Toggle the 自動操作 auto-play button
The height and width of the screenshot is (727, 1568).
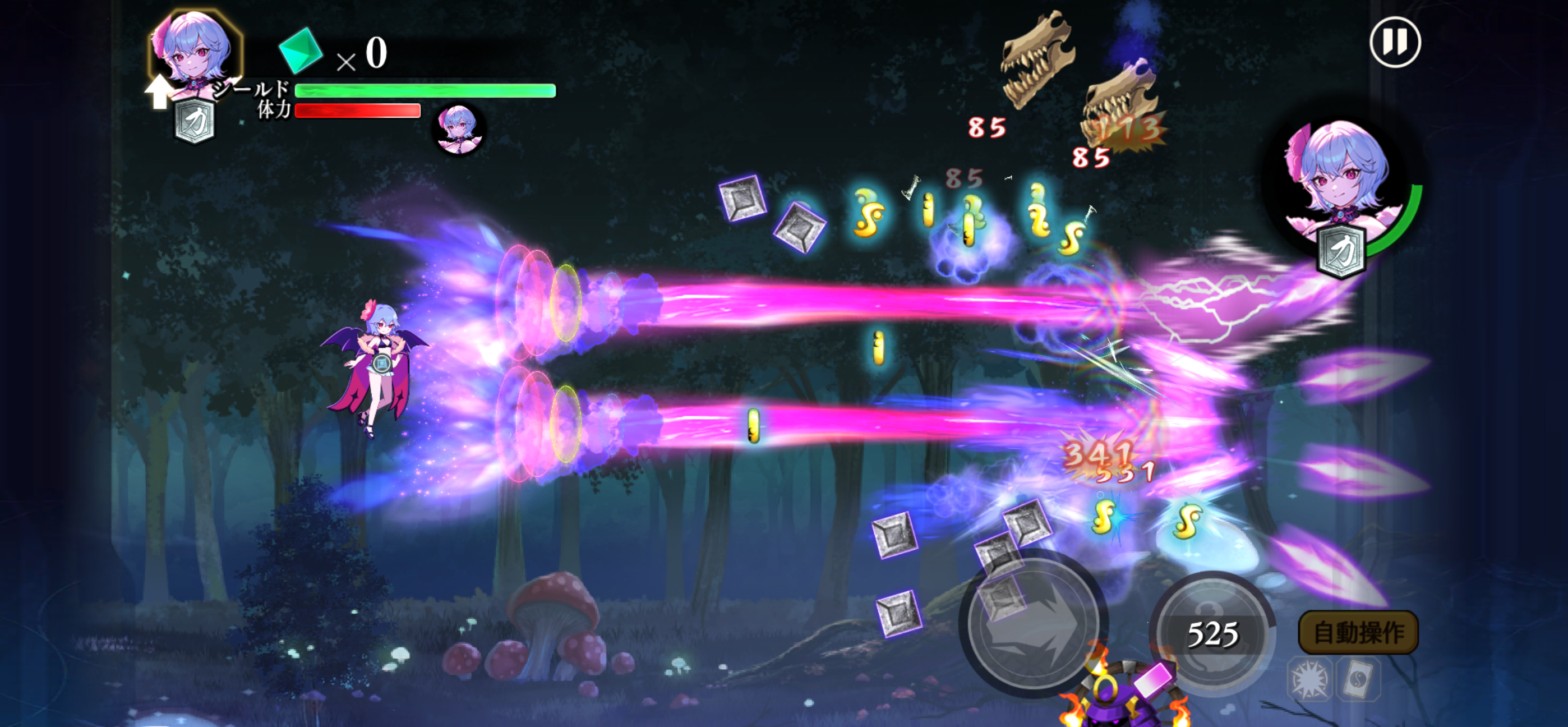(1358, 633)
